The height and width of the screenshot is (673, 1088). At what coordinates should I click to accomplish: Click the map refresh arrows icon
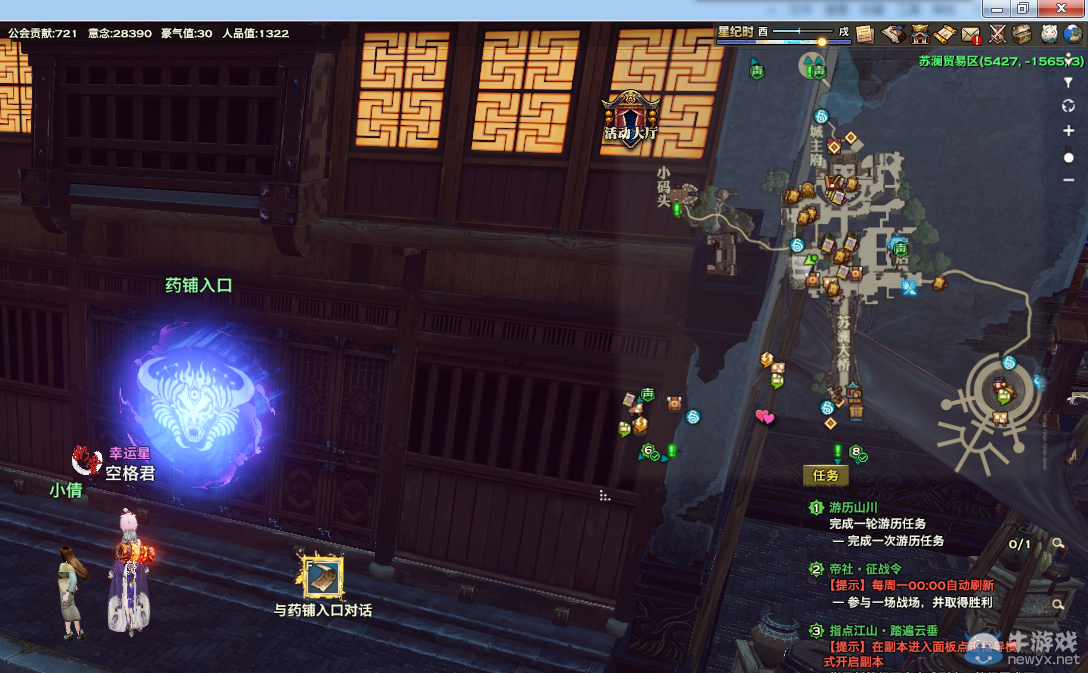(1068, 106)
